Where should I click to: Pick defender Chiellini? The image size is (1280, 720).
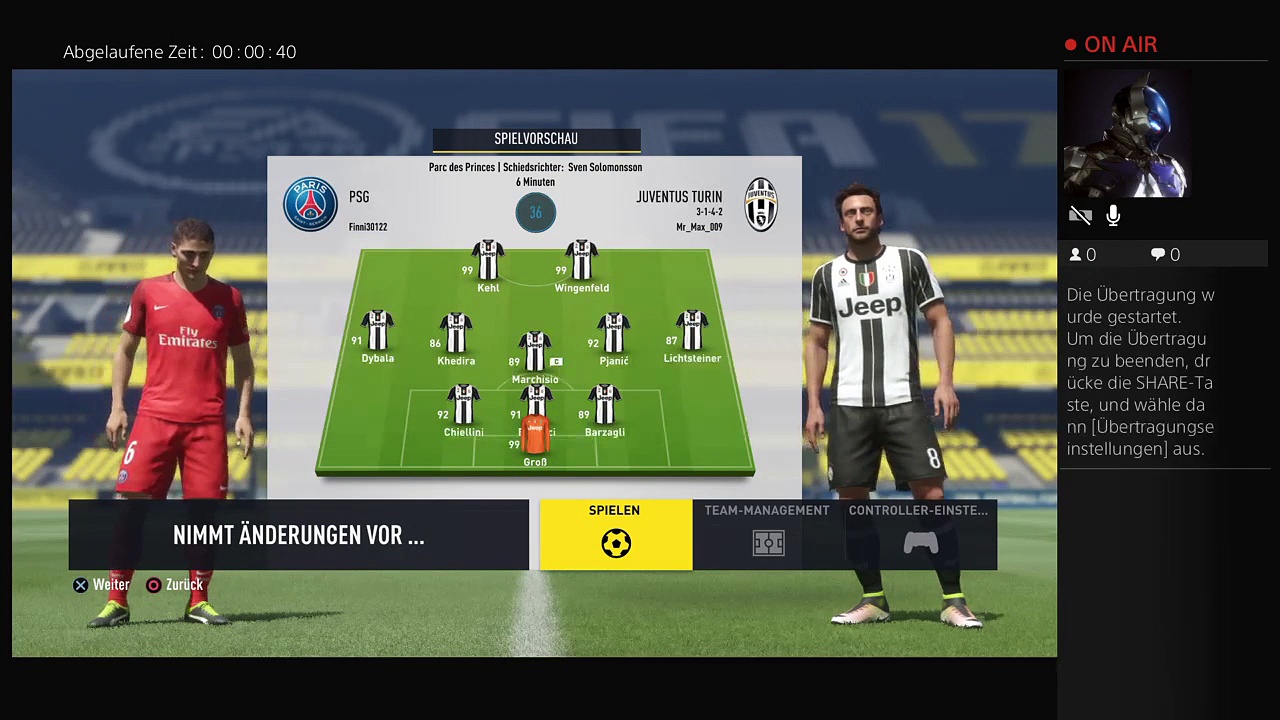[463, 406]
